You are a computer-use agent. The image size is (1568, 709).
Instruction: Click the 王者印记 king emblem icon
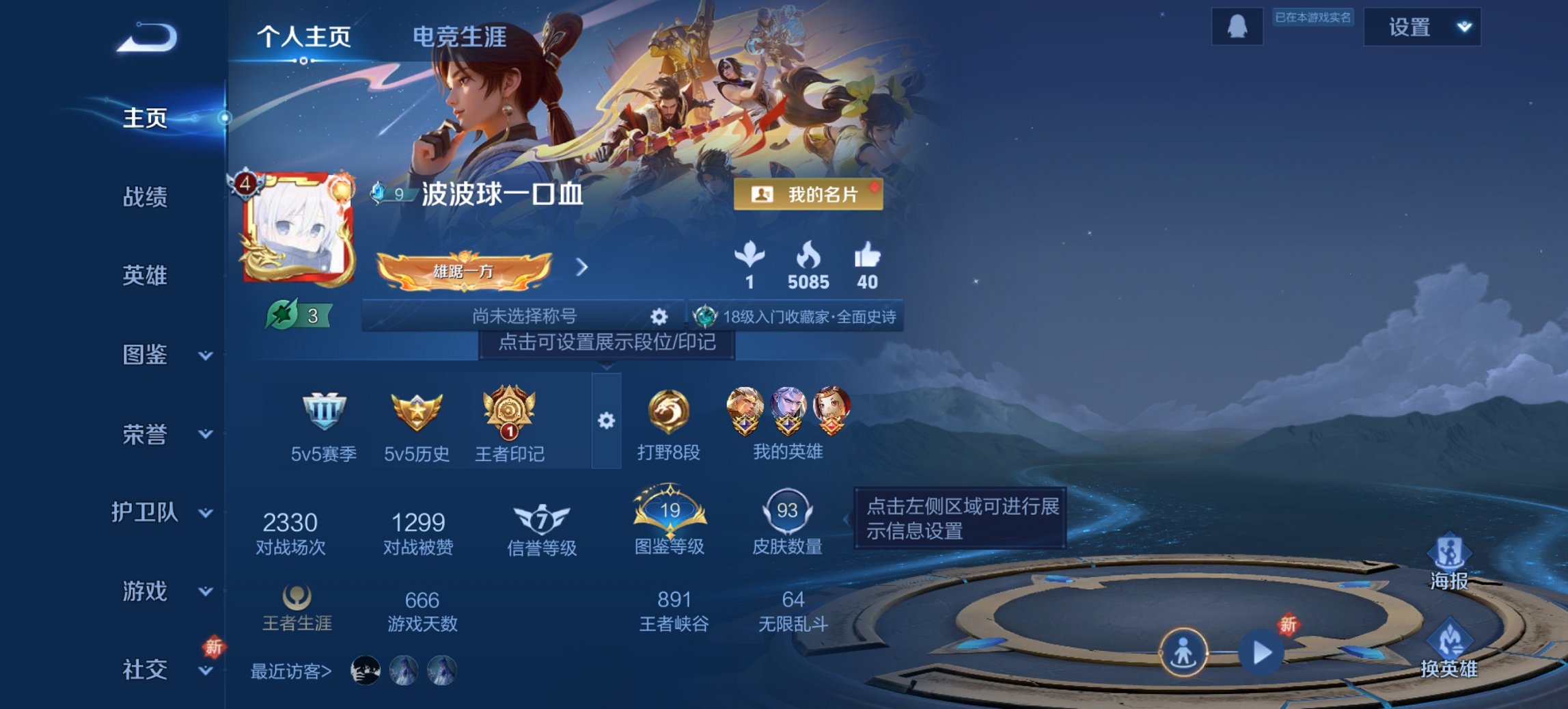coord(508,414)
